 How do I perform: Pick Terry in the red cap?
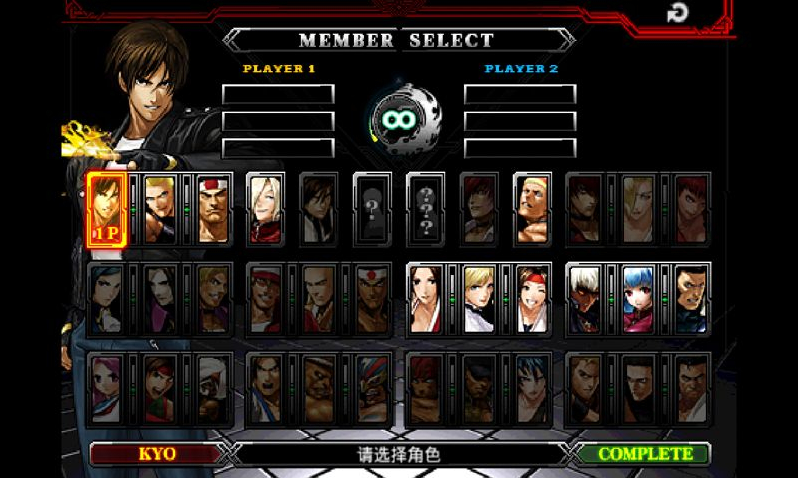[x=266, y=298]
